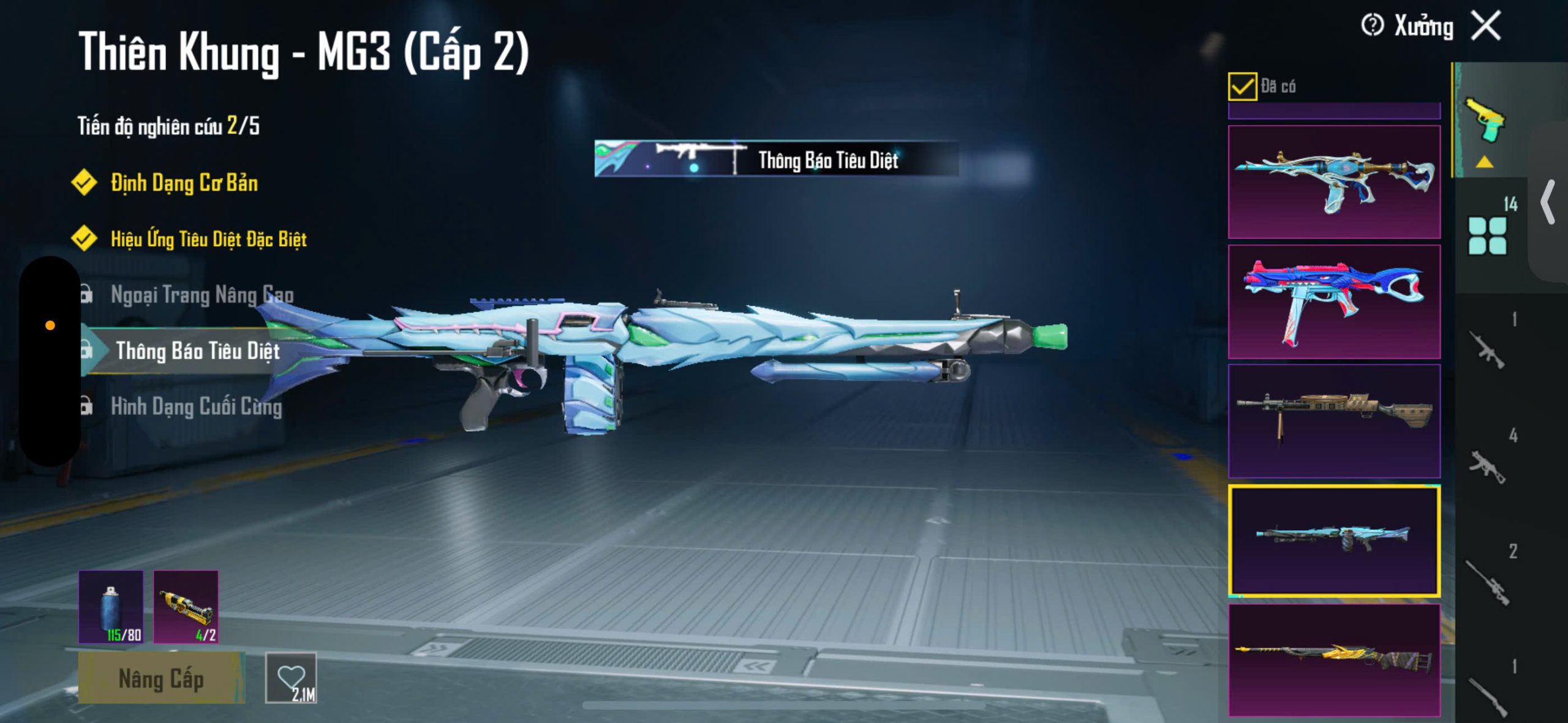Screen dimensions: 1568x723
Task: Select the yellow gun material slot
Action: [186, 607]
